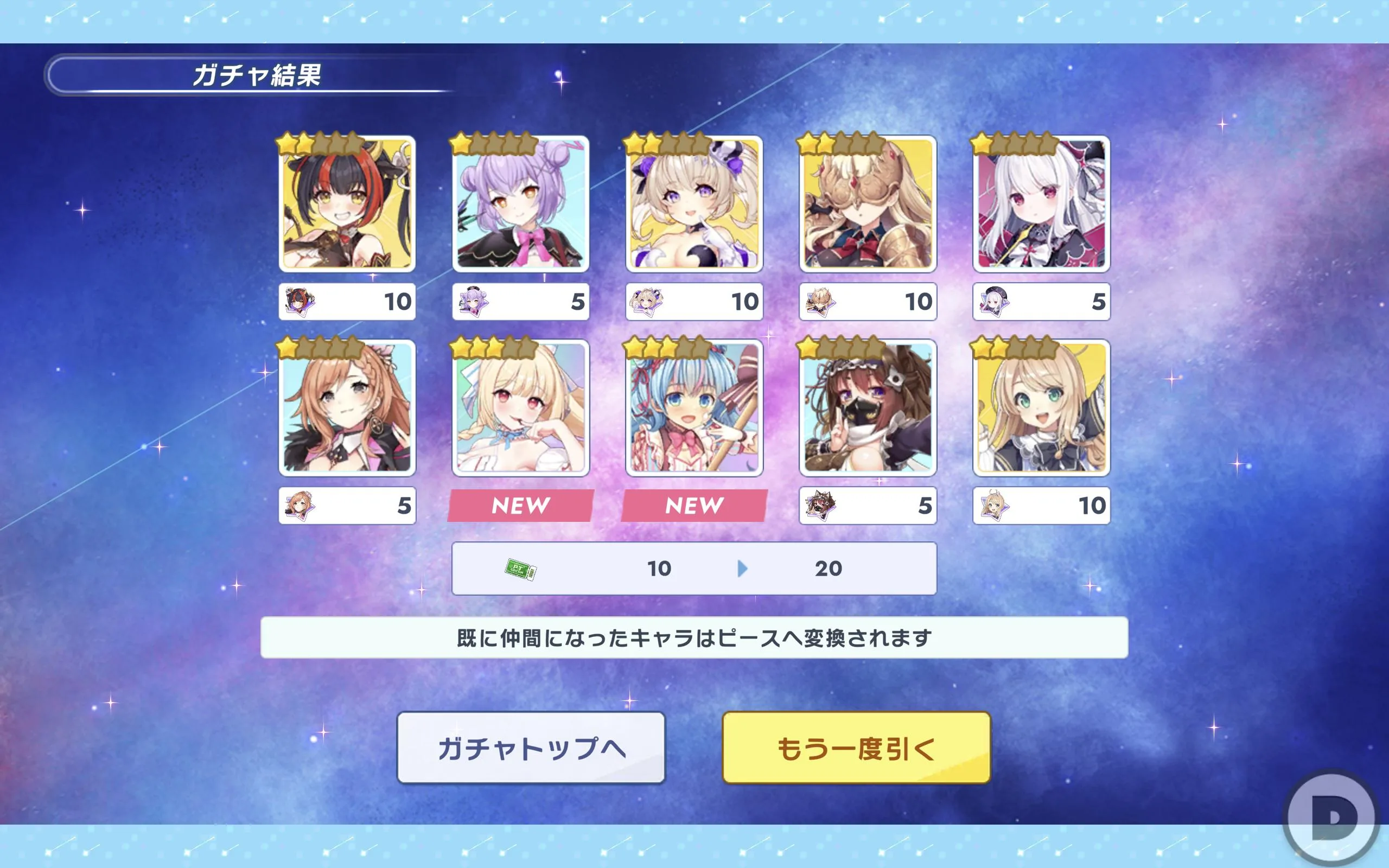Open the NEW blonde red-eyed girl card

tap(520, 407)
